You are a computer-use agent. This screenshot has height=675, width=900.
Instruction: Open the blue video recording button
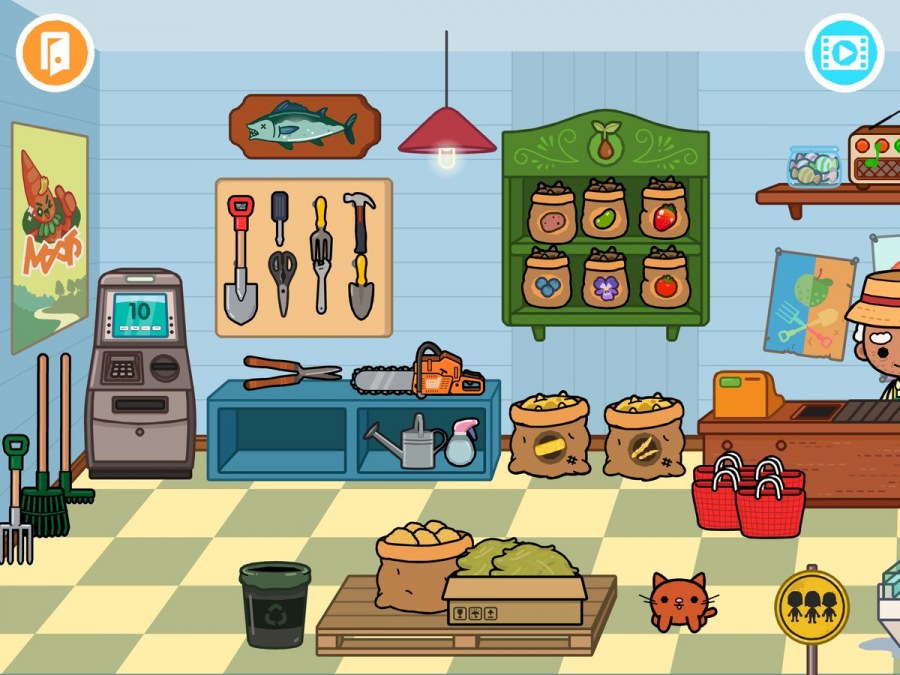(x=844, y=53)
